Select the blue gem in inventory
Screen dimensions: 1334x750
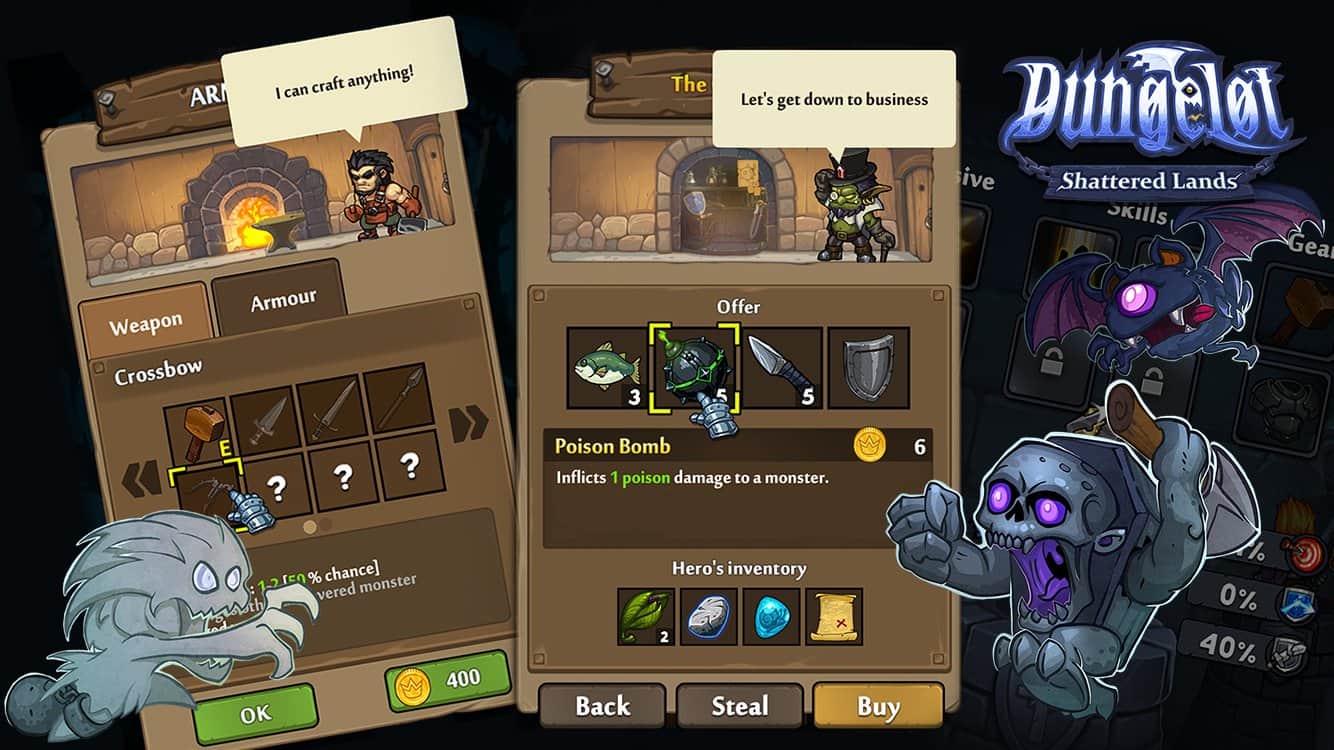[x=771, y=616]
